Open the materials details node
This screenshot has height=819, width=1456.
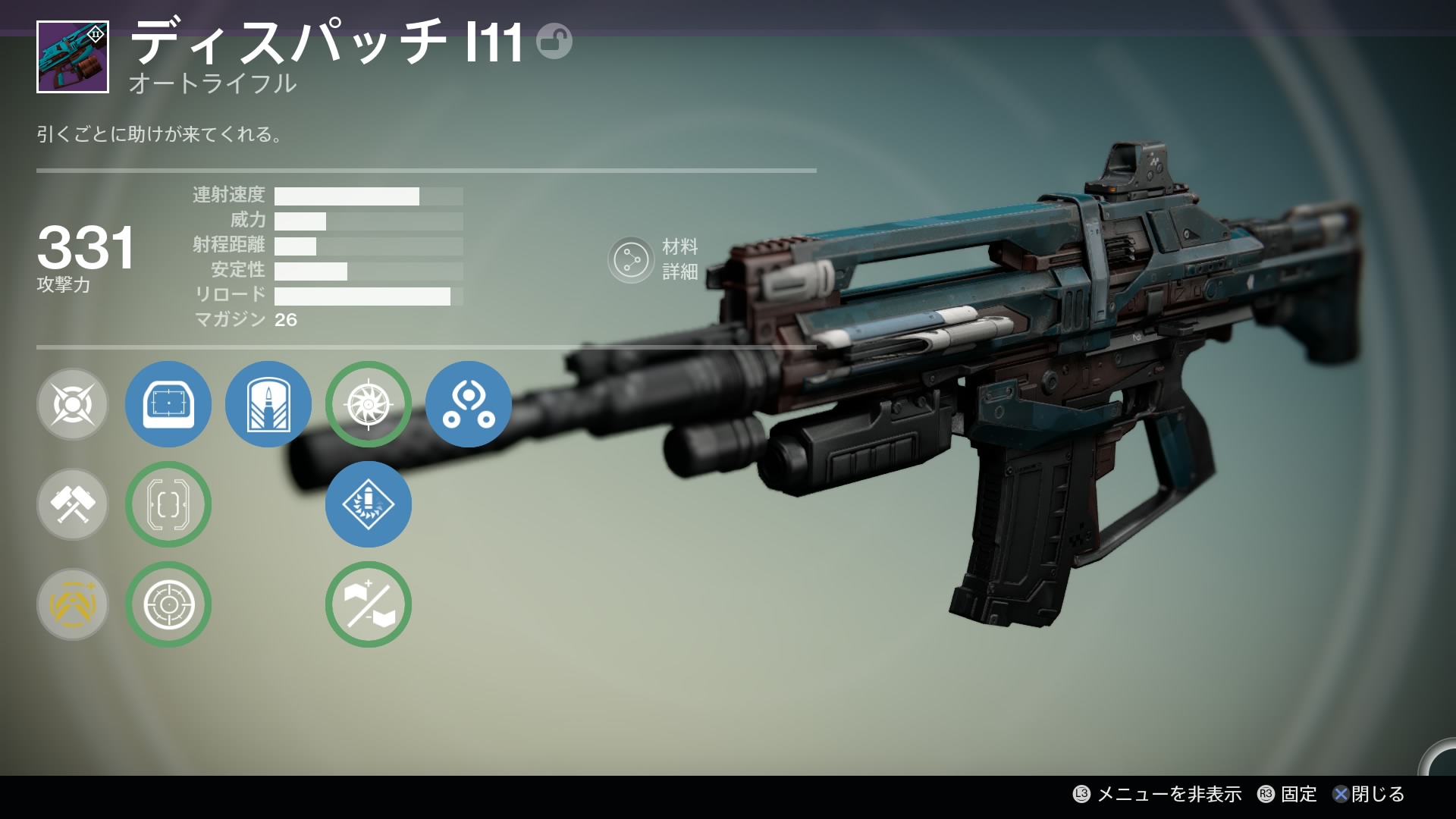(631, 260)
